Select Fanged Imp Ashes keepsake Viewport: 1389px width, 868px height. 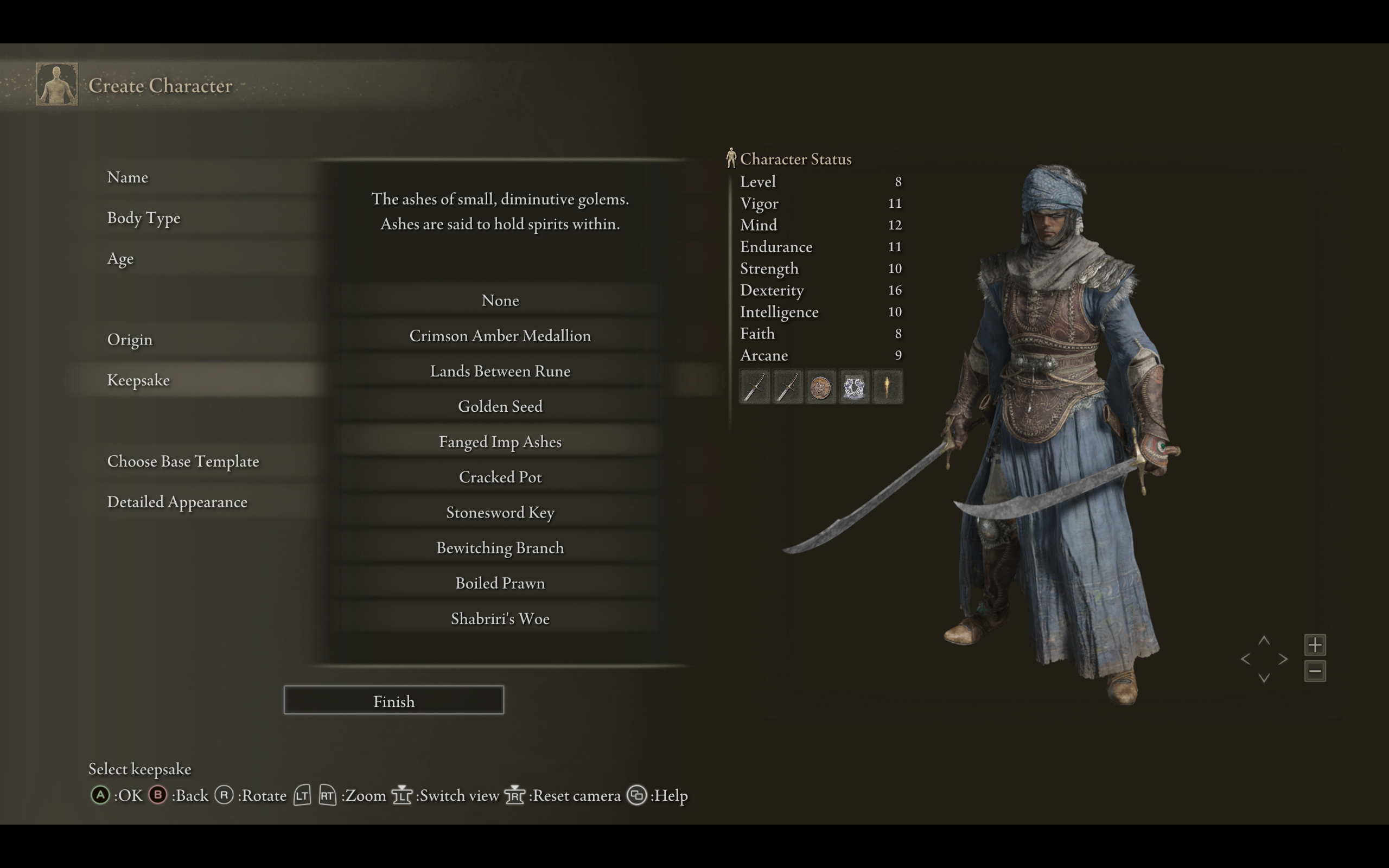point(500,442)
